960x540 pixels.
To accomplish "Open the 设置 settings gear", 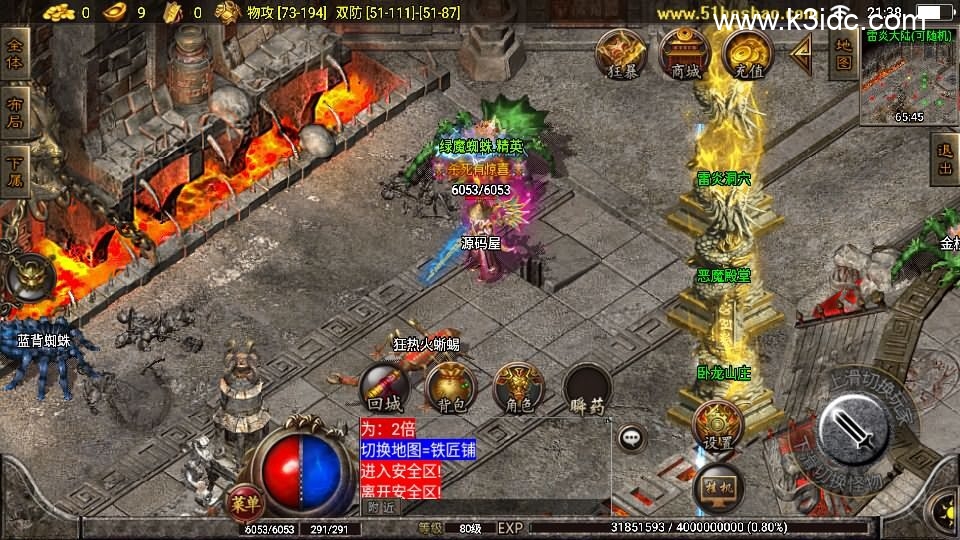I will click(717, 425).
